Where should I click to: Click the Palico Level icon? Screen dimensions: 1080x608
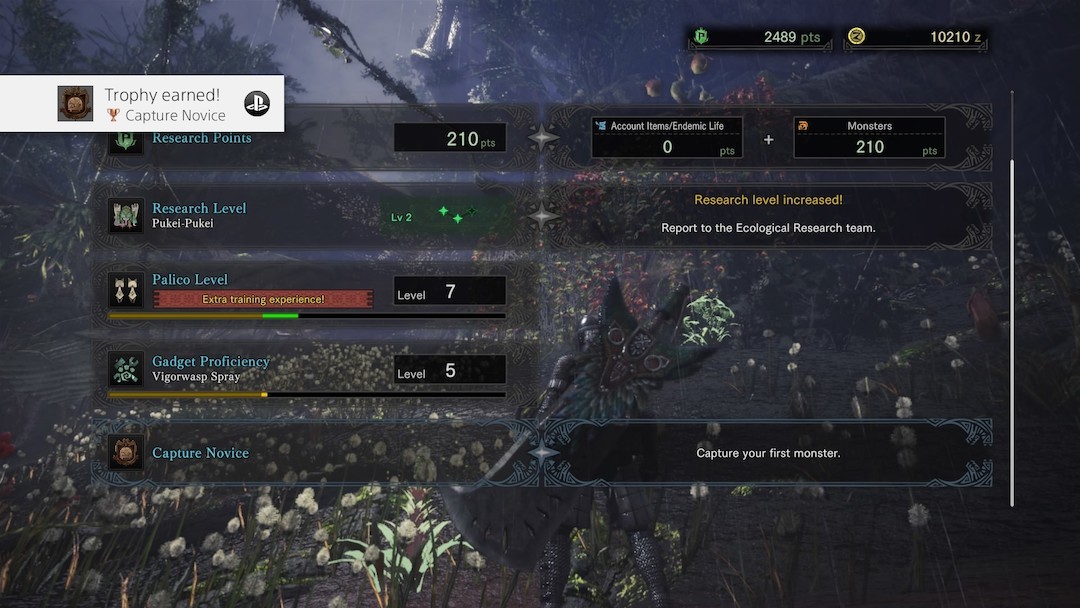(x=127, y=290)
